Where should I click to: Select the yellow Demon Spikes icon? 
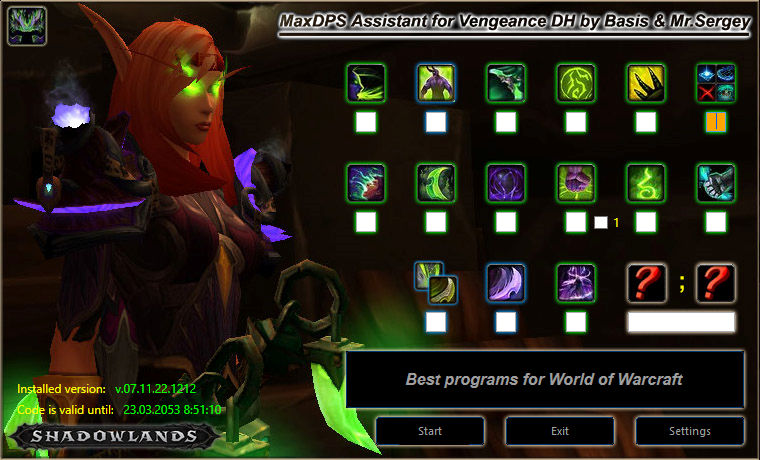coord(646,84)
